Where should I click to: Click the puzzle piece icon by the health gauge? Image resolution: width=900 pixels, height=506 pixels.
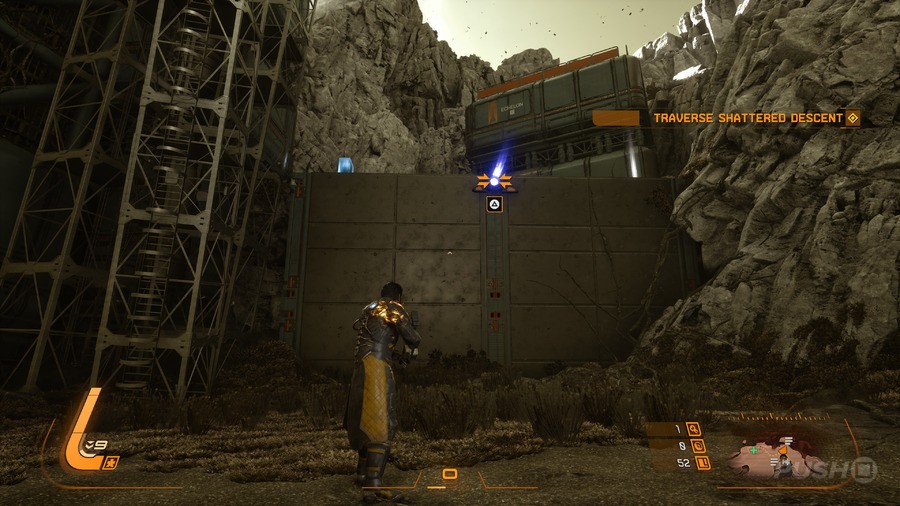coord(113,461)
